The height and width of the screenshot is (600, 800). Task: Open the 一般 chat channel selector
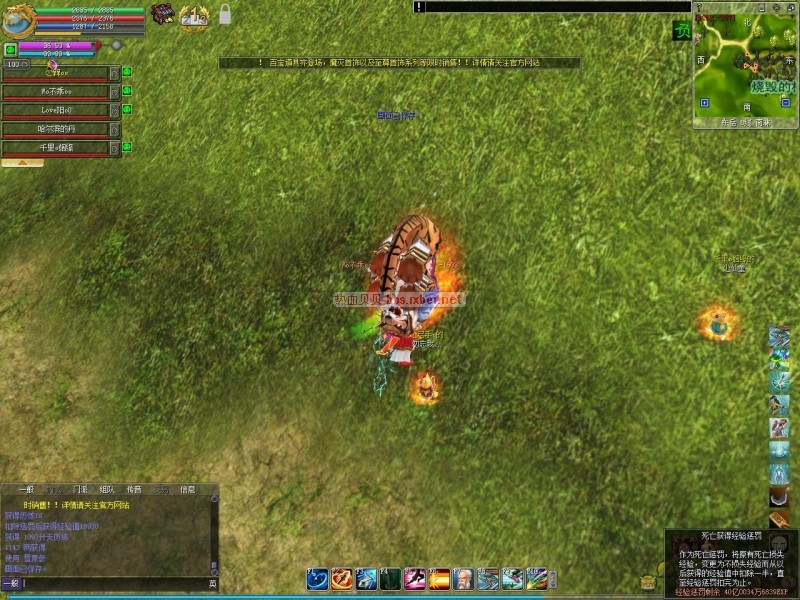point(11,583)
